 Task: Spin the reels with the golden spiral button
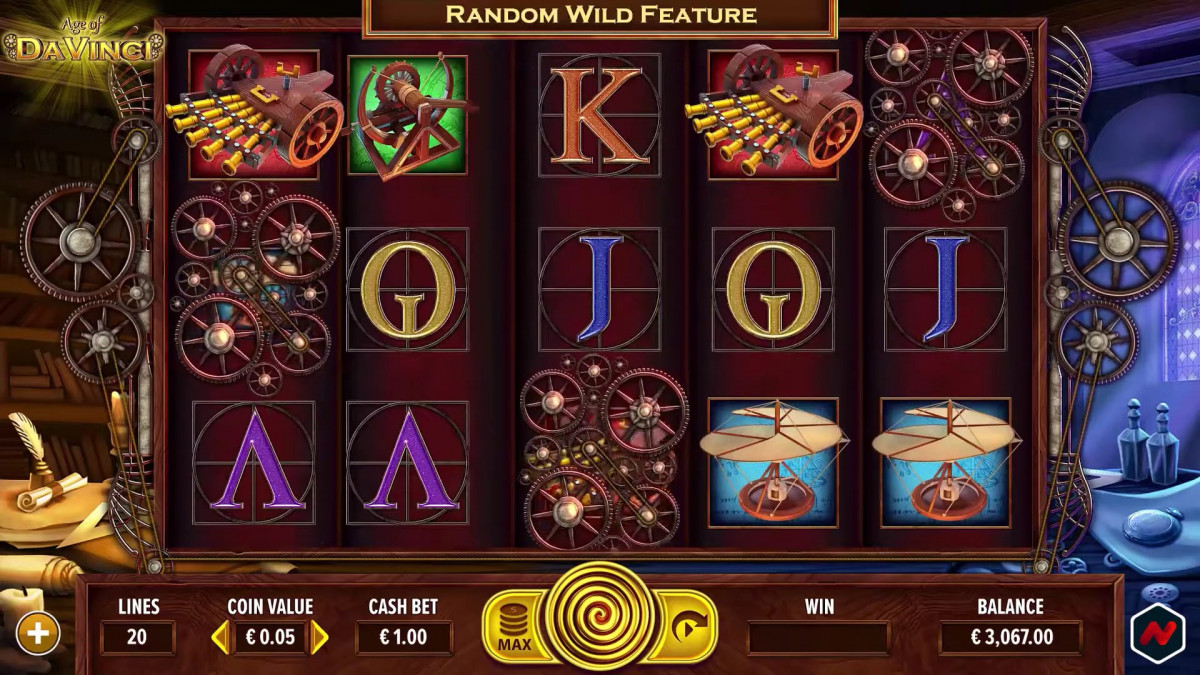tap(600, 617)
